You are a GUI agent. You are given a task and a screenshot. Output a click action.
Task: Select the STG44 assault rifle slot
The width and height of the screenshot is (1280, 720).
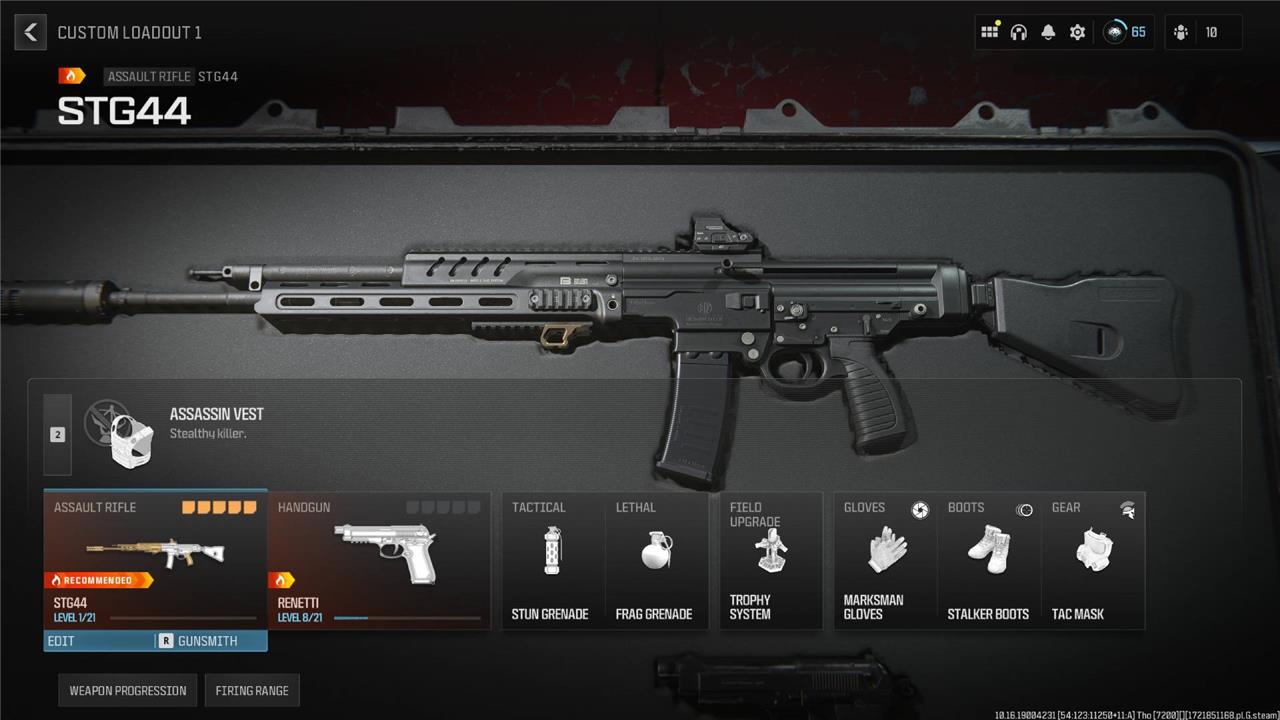click(155, 560)
